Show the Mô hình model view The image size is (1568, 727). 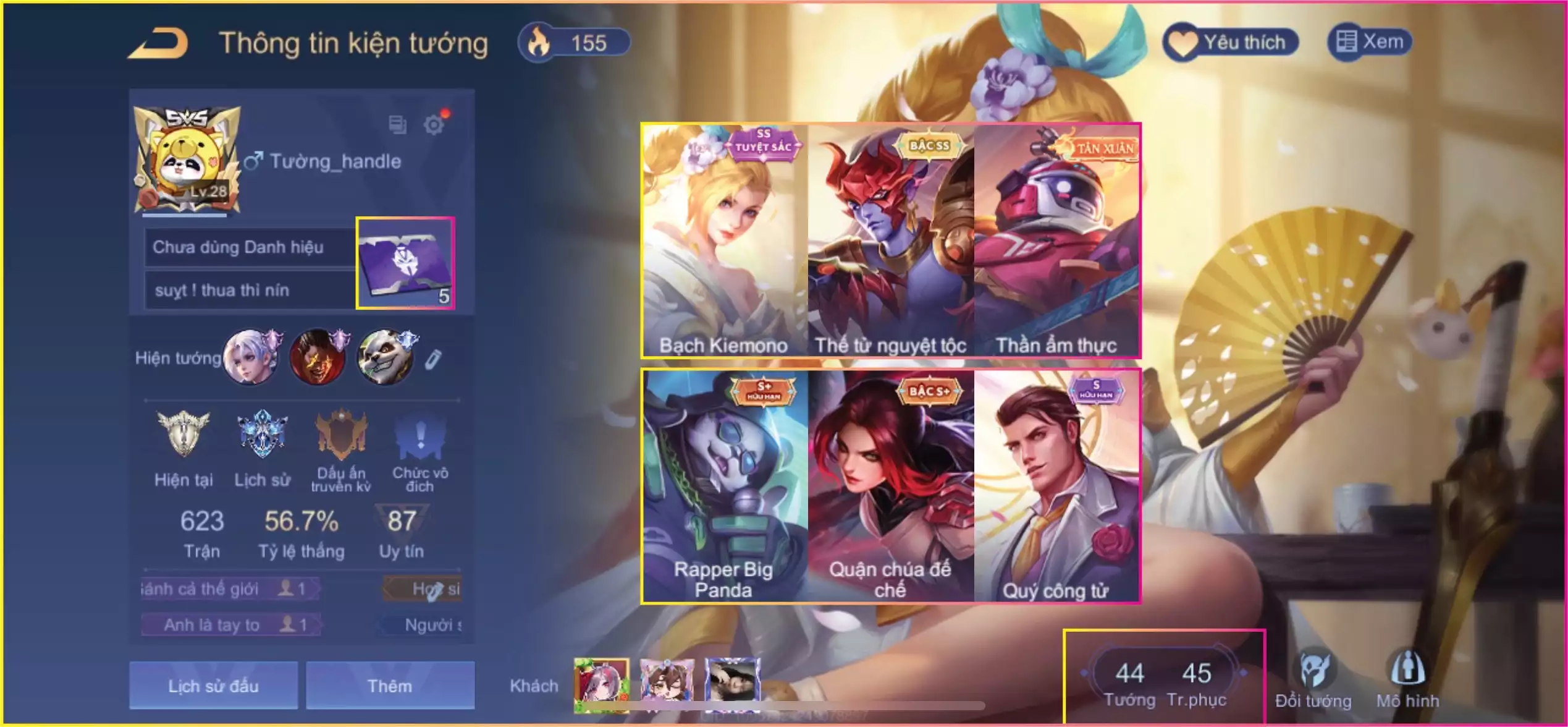pyautogui.click(x=1407, y=680)
